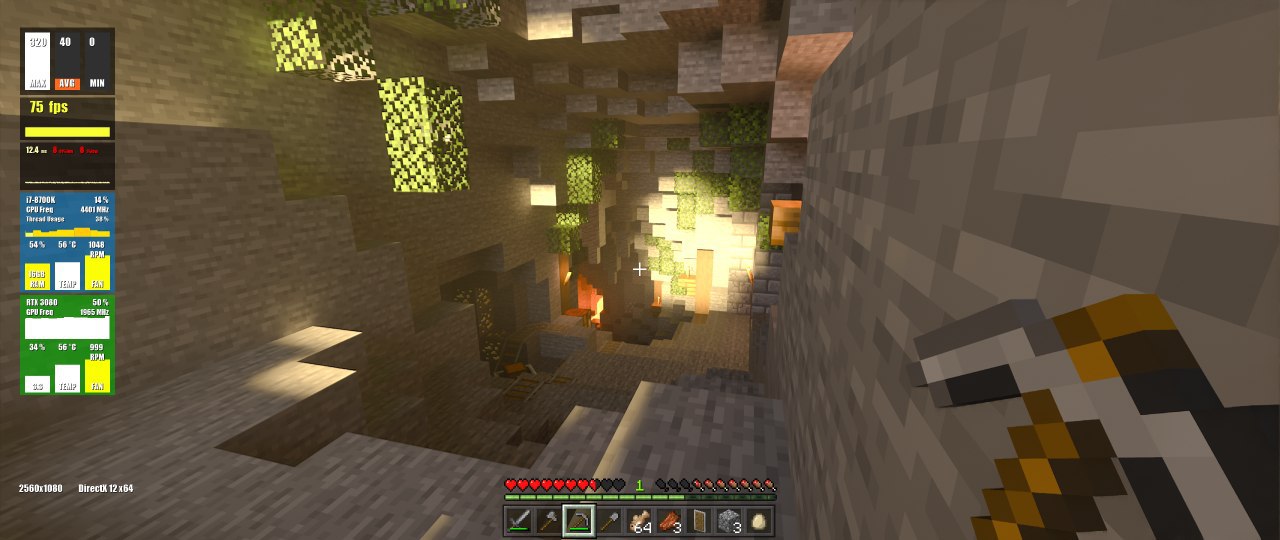Select the wooden door hotbar slot
Viewport: 1280px width, 540px height.
(699, 520)
